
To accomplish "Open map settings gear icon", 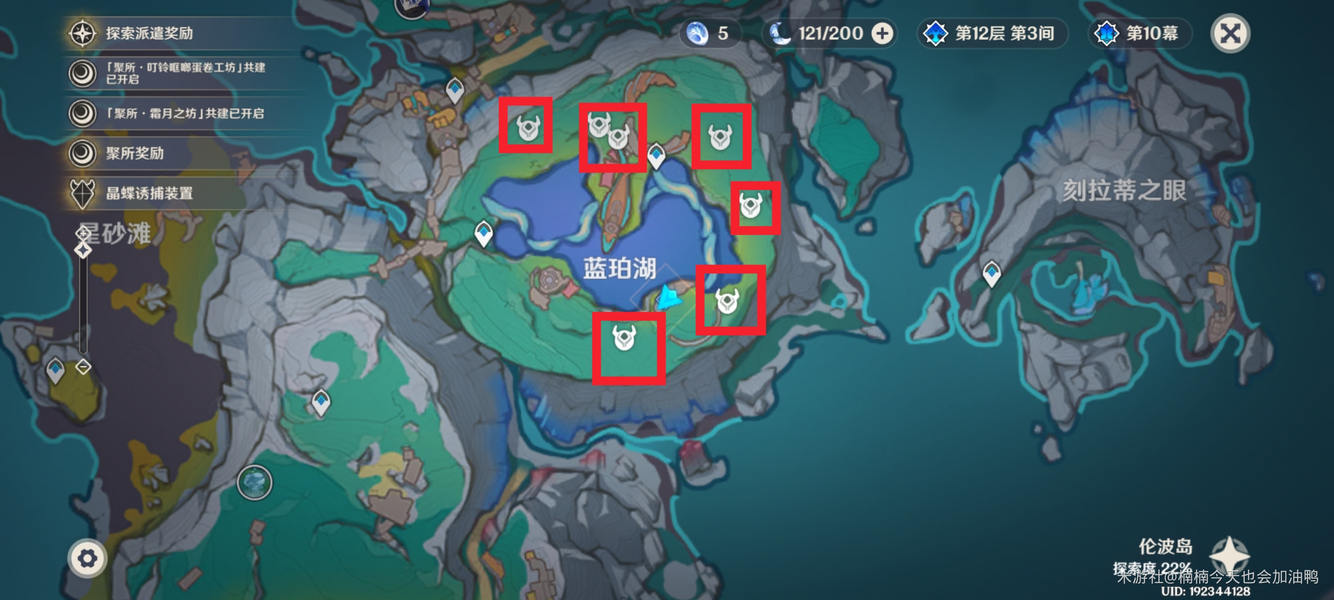I will click(x=87, y=558).
